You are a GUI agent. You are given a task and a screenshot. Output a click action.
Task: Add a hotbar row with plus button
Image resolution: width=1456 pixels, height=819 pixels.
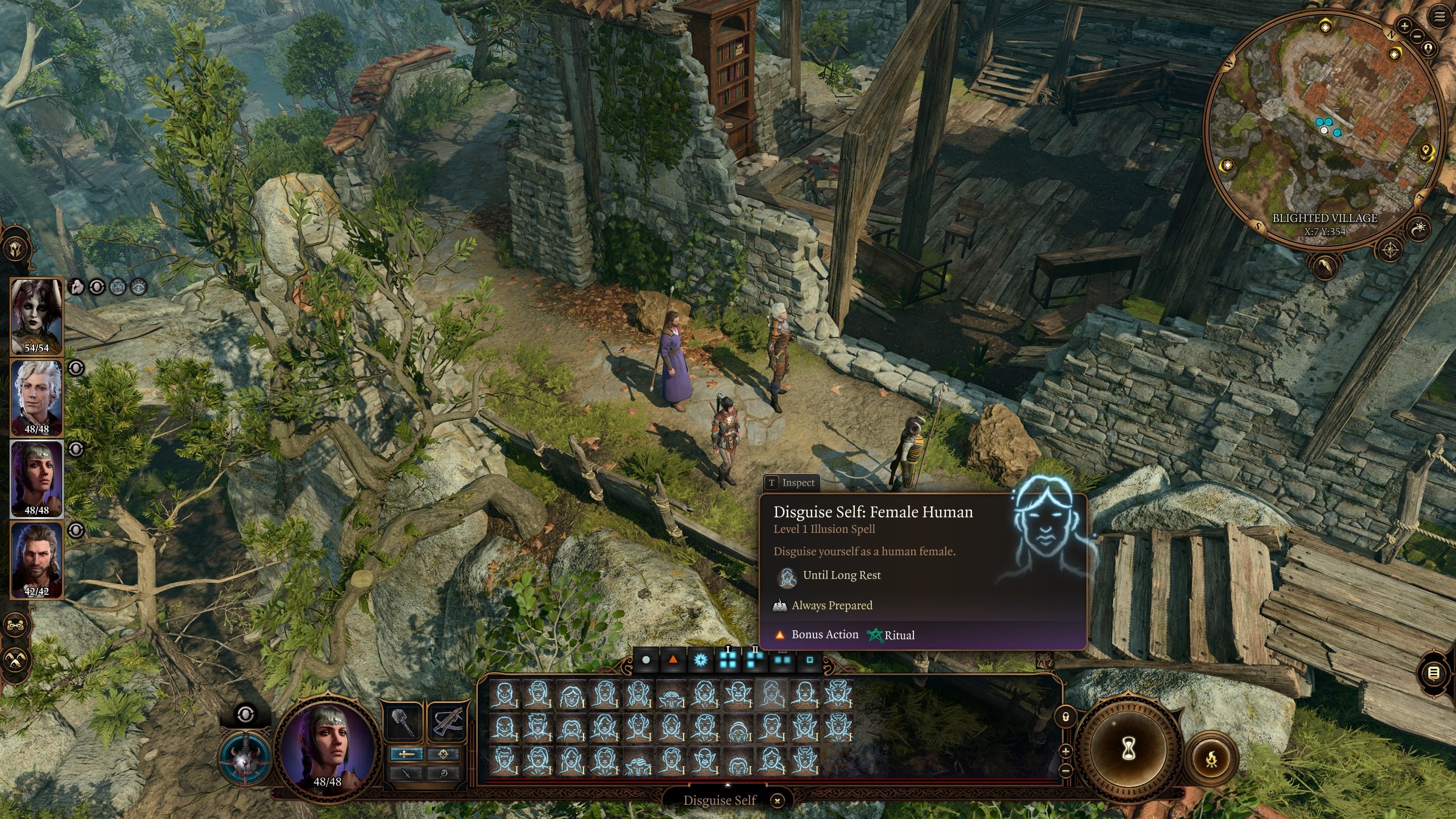[x=1065, y=751]
